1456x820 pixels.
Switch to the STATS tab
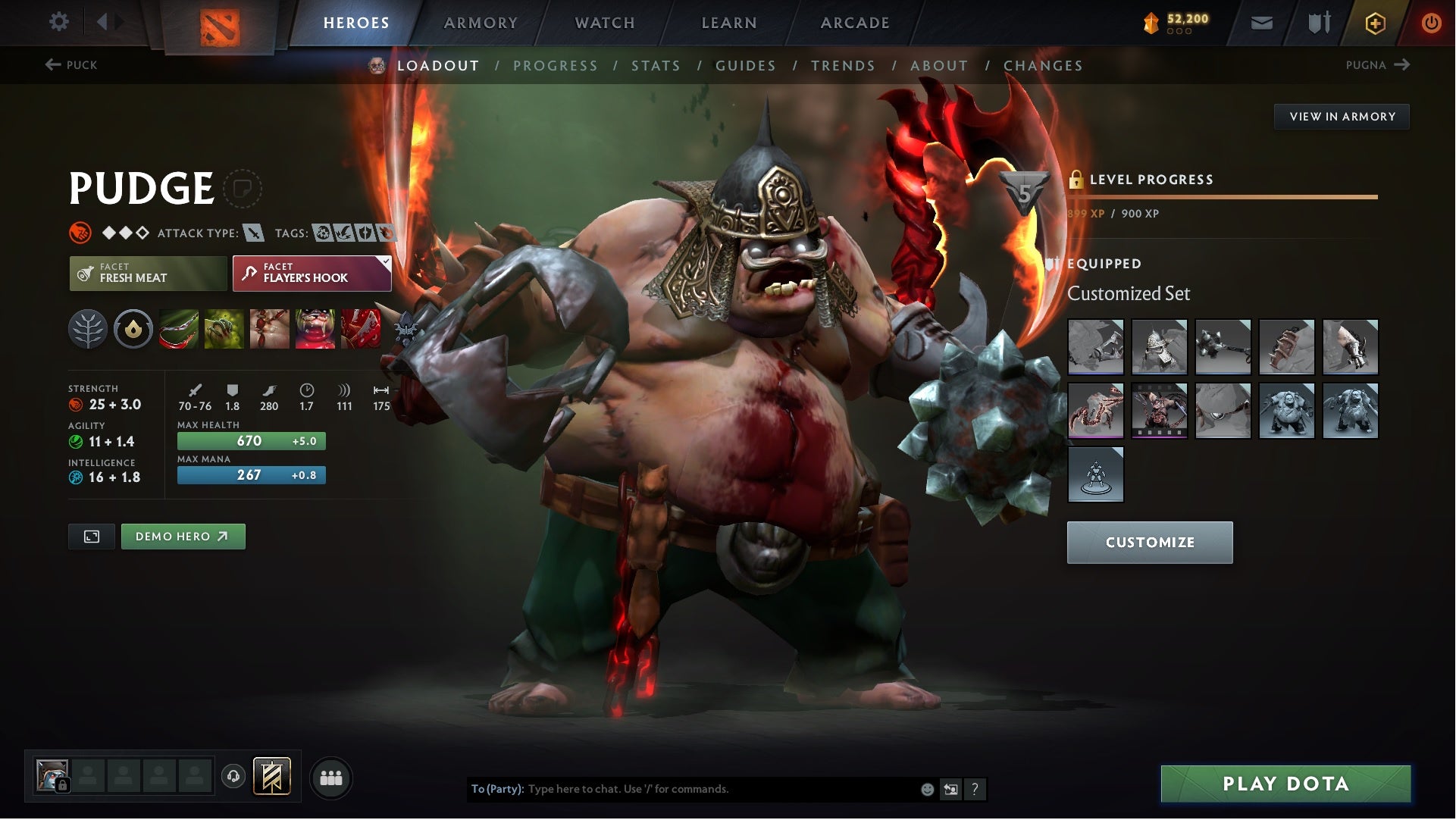click(x=656, y=66)
